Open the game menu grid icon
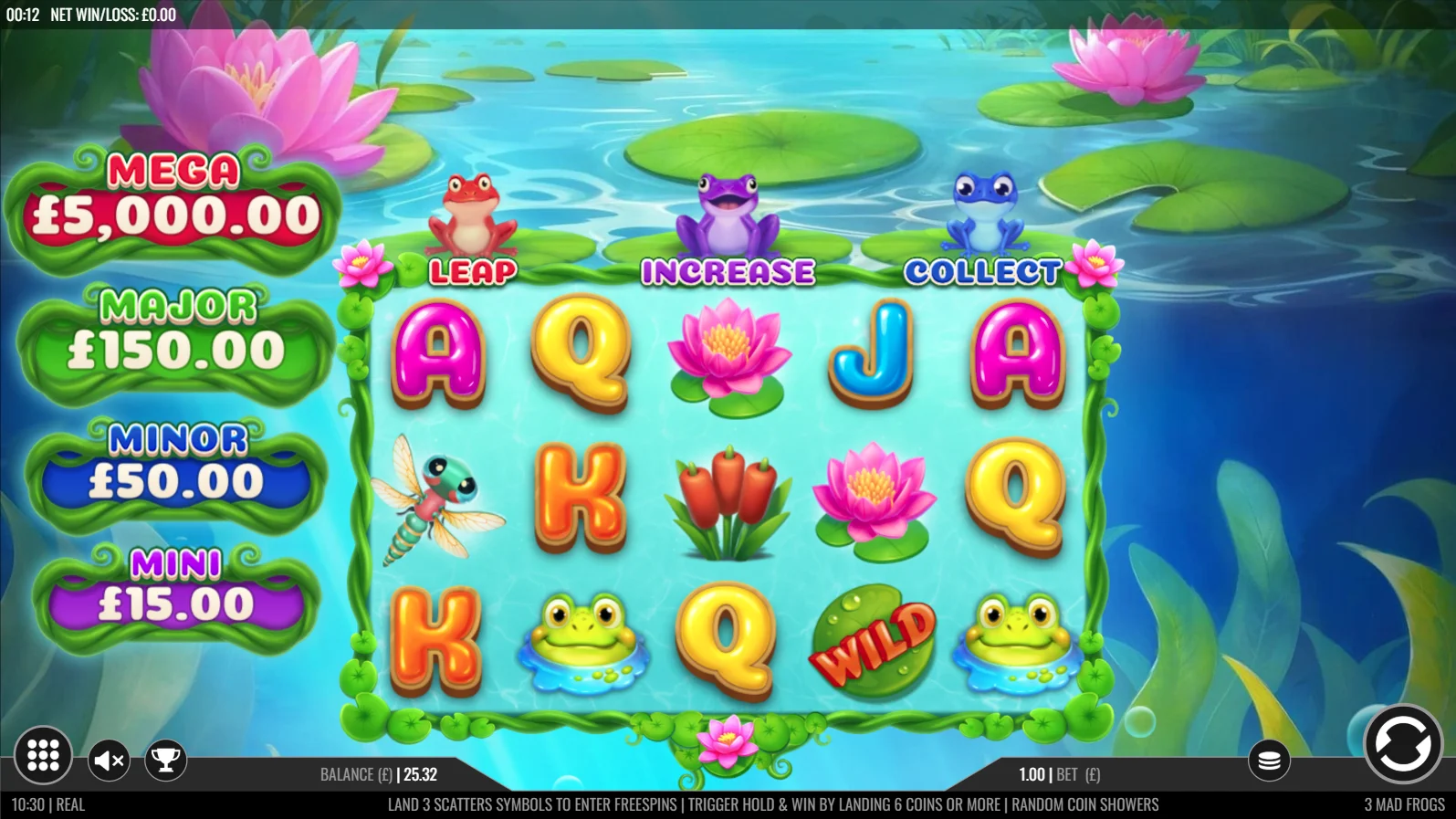1456x819 pixels. point(43,755)
